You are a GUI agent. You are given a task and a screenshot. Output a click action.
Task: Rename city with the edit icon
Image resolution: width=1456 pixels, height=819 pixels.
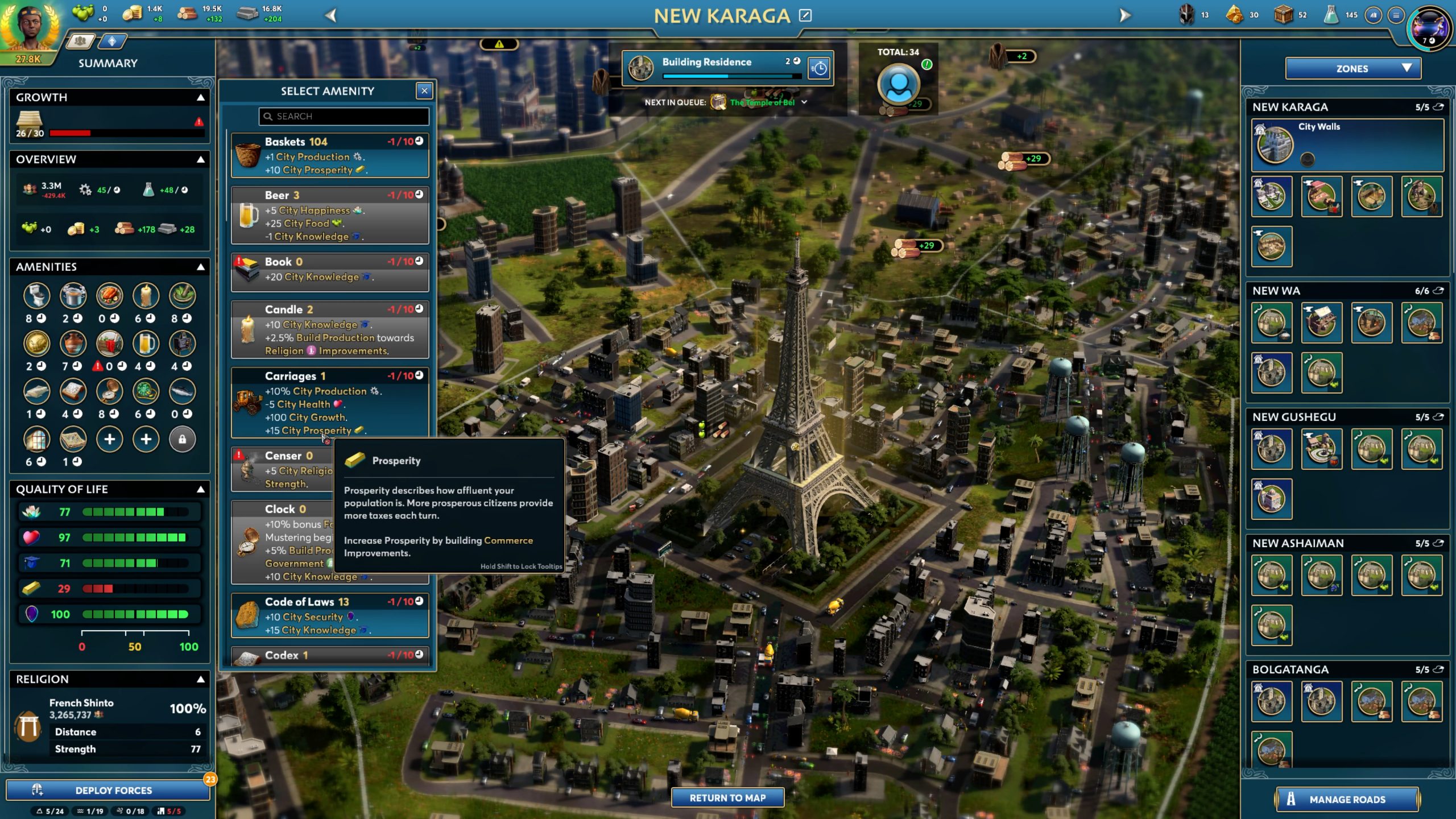coord(805,15)
